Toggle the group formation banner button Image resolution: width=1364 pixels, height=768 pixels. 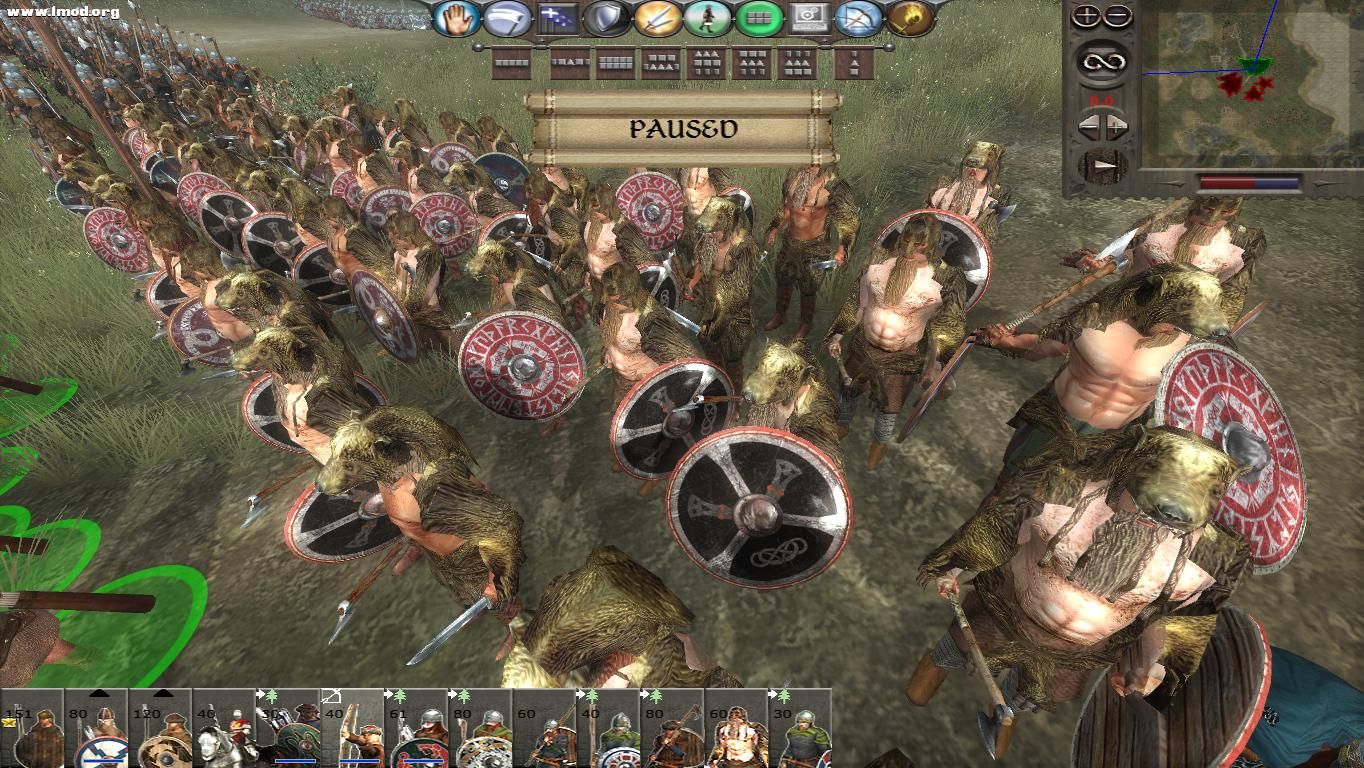click(556, 18)
